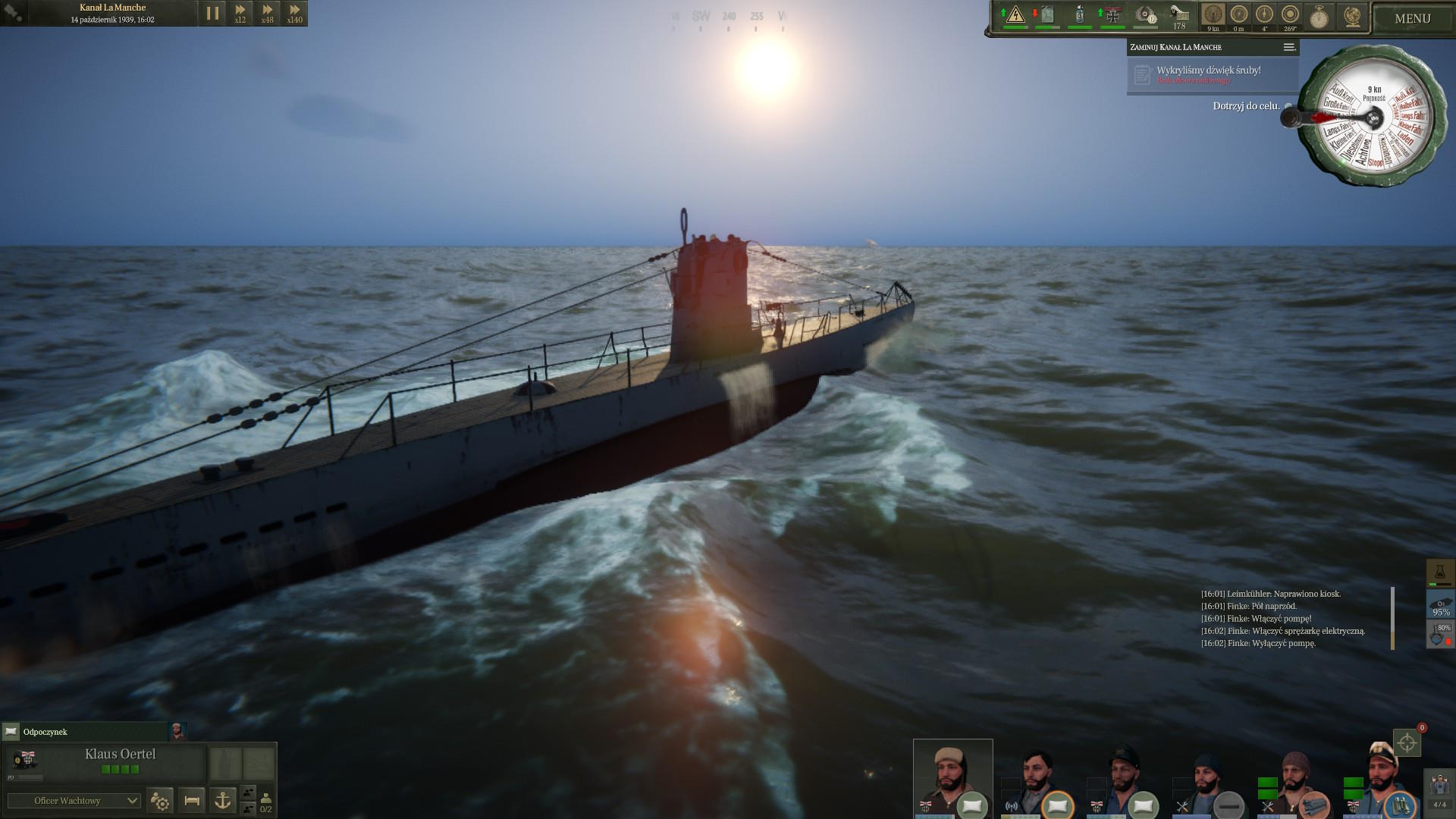Open the MENU button
The image size is (1456, 819).
1412,18
